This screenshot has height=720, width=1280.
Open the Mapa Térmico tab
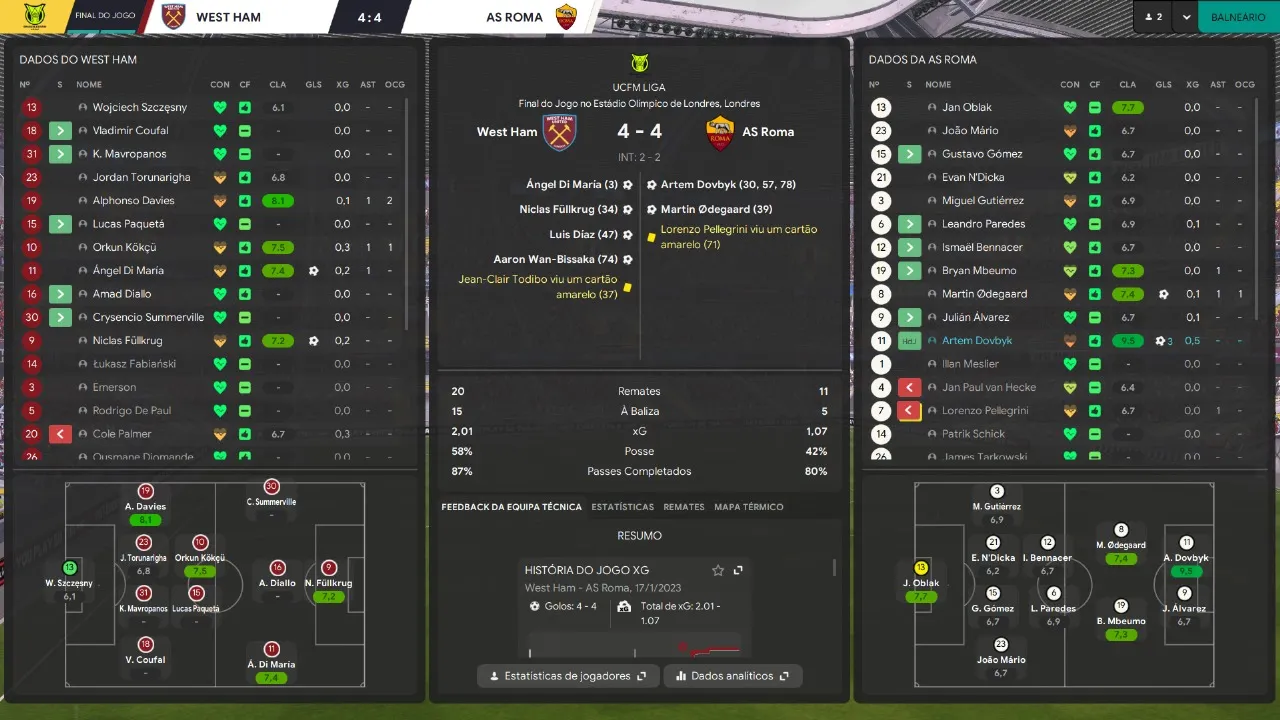coord(748,507)
